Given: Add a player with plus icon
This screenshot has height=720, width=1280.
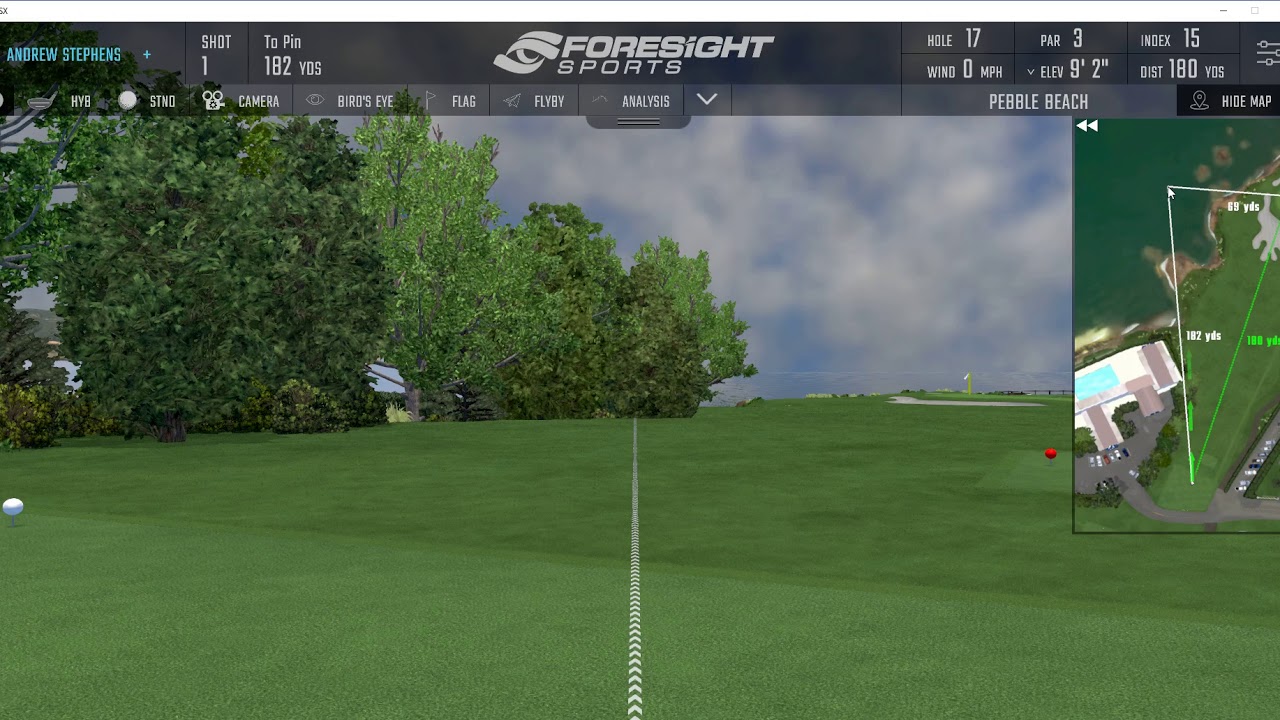Looking at the screenshot, I should point(147,55).
